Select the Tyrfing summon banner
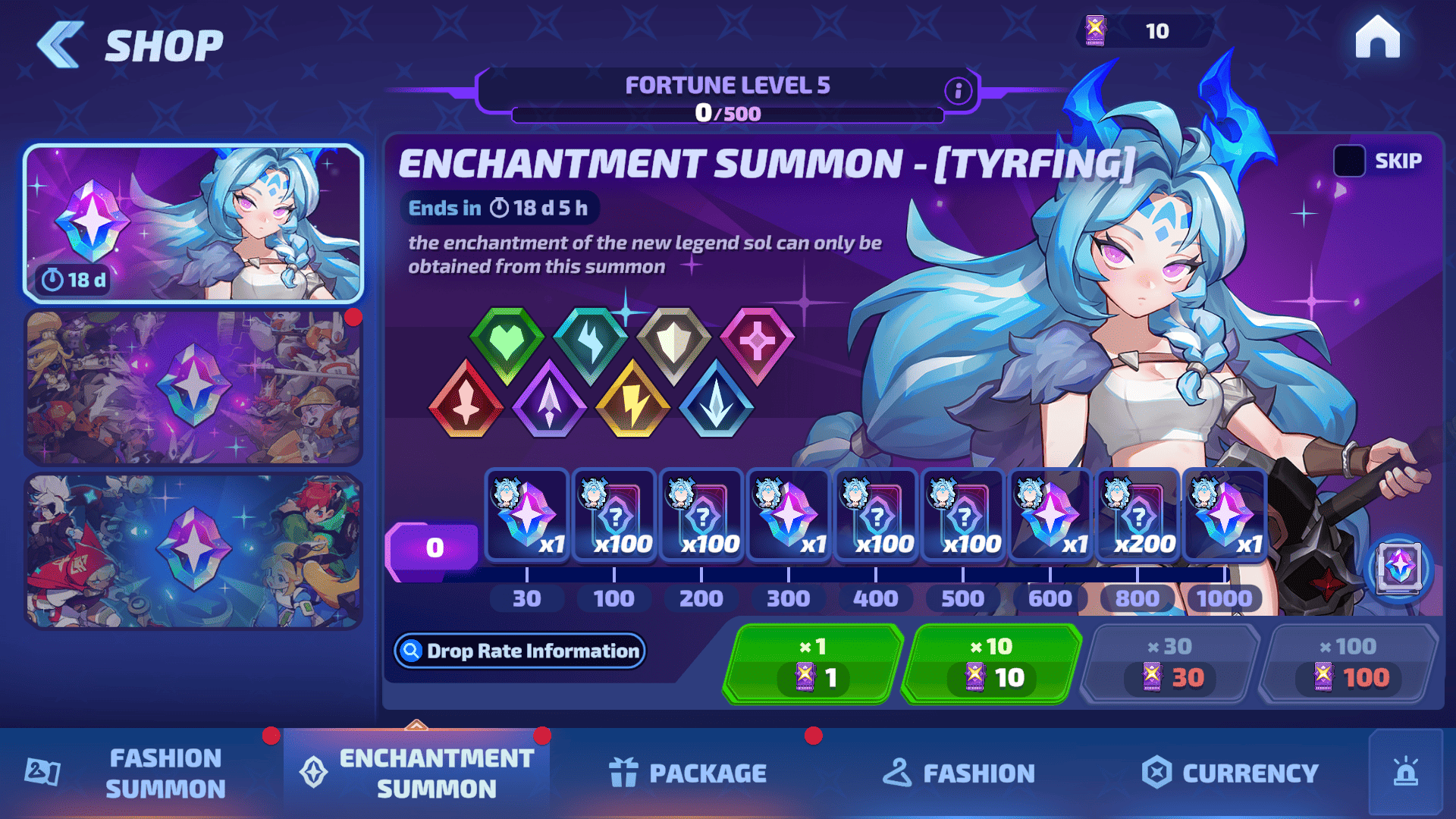Screen dimensions: 1456x819 pos(194,224)
